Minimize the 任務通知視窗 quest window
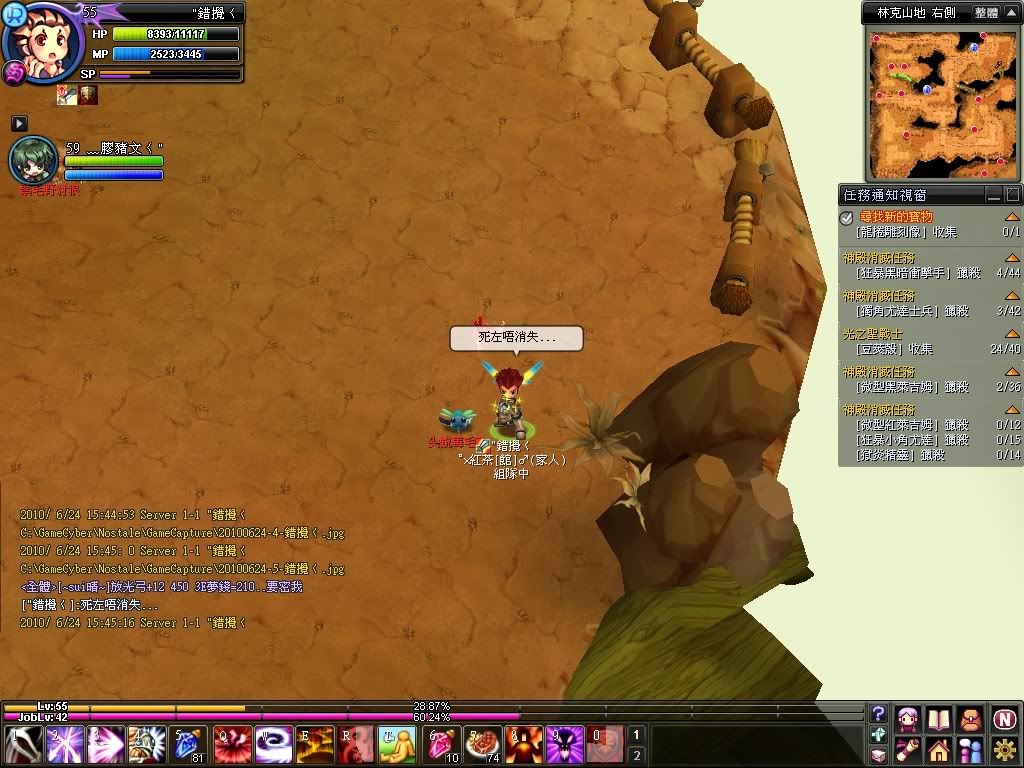This screenshot has width=1024, height=768. (994, 195)
